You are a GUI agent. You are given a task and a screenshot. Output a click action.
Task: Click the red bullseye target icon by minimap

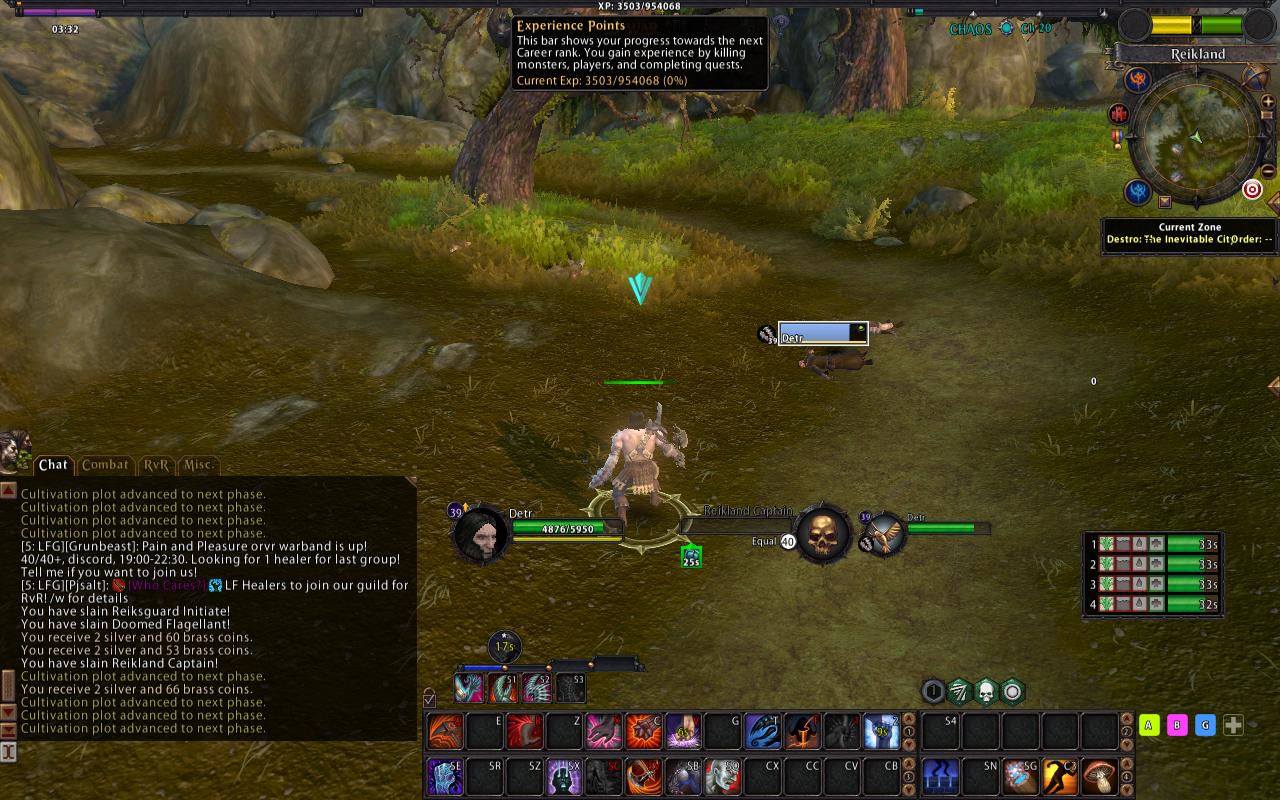[x=1252, y=189]
